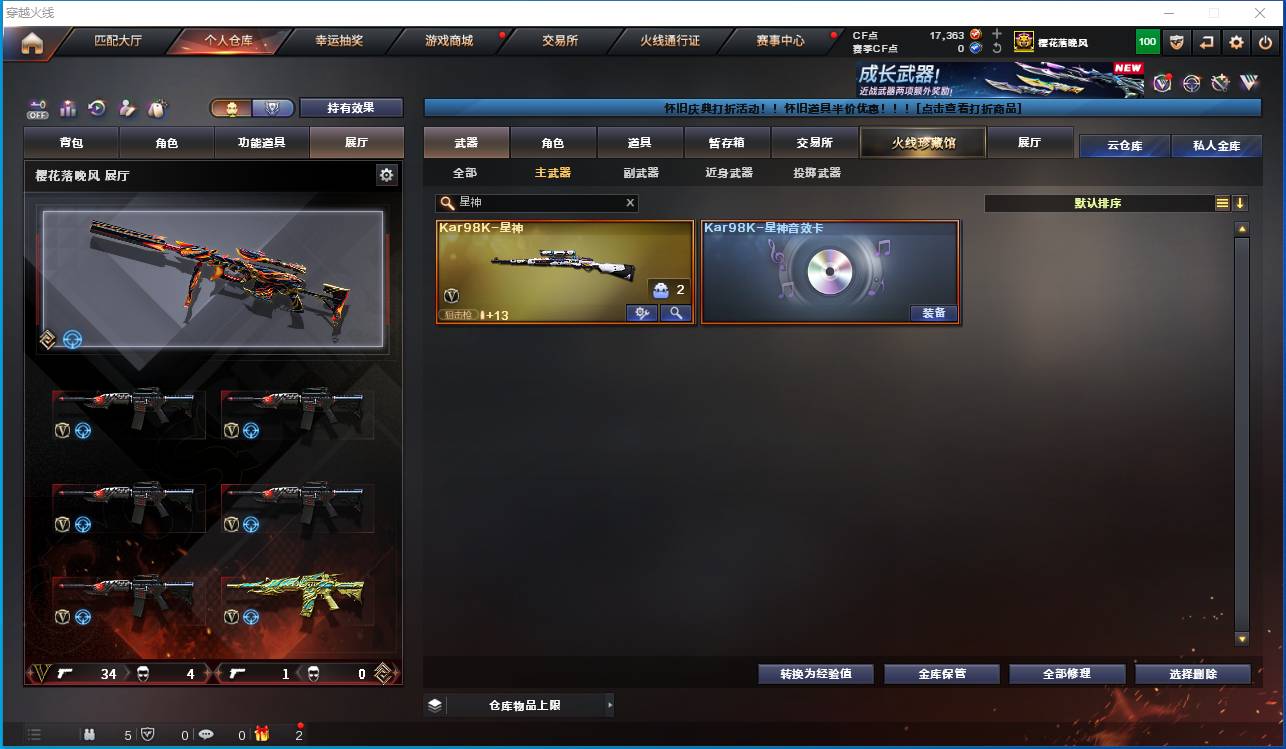Open the magnifier preview on Kar98K-星神 card
Viewport: 1286px width, 749px height.
pos(678,313)
